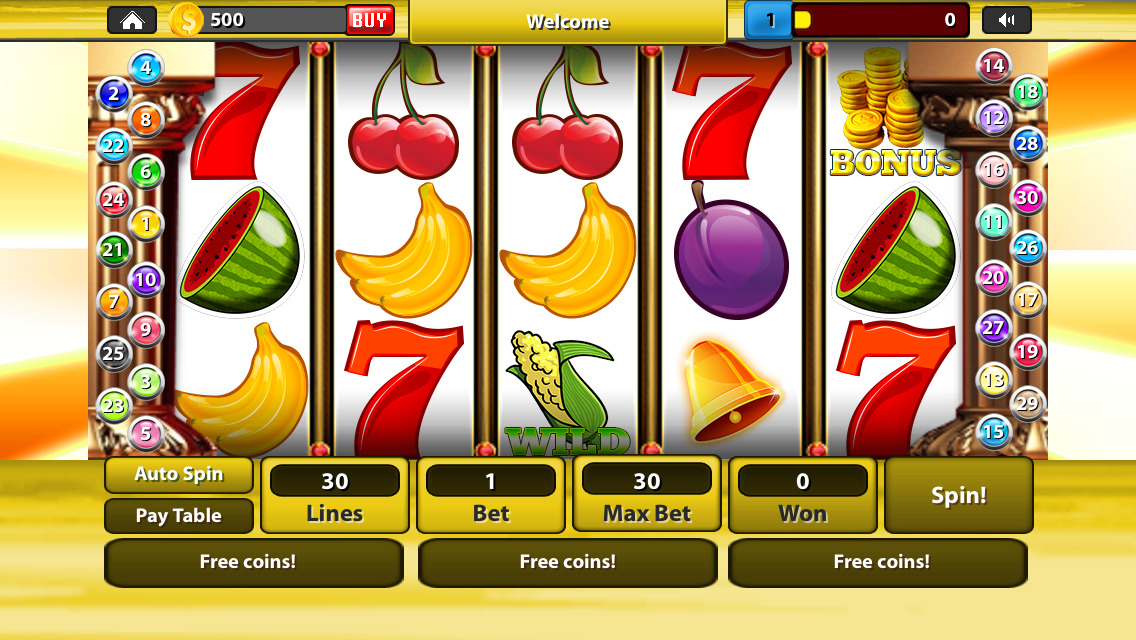Highlight payline number 5
The height and width of the screenshot is (640, 1136).
(x=146, y=433)
